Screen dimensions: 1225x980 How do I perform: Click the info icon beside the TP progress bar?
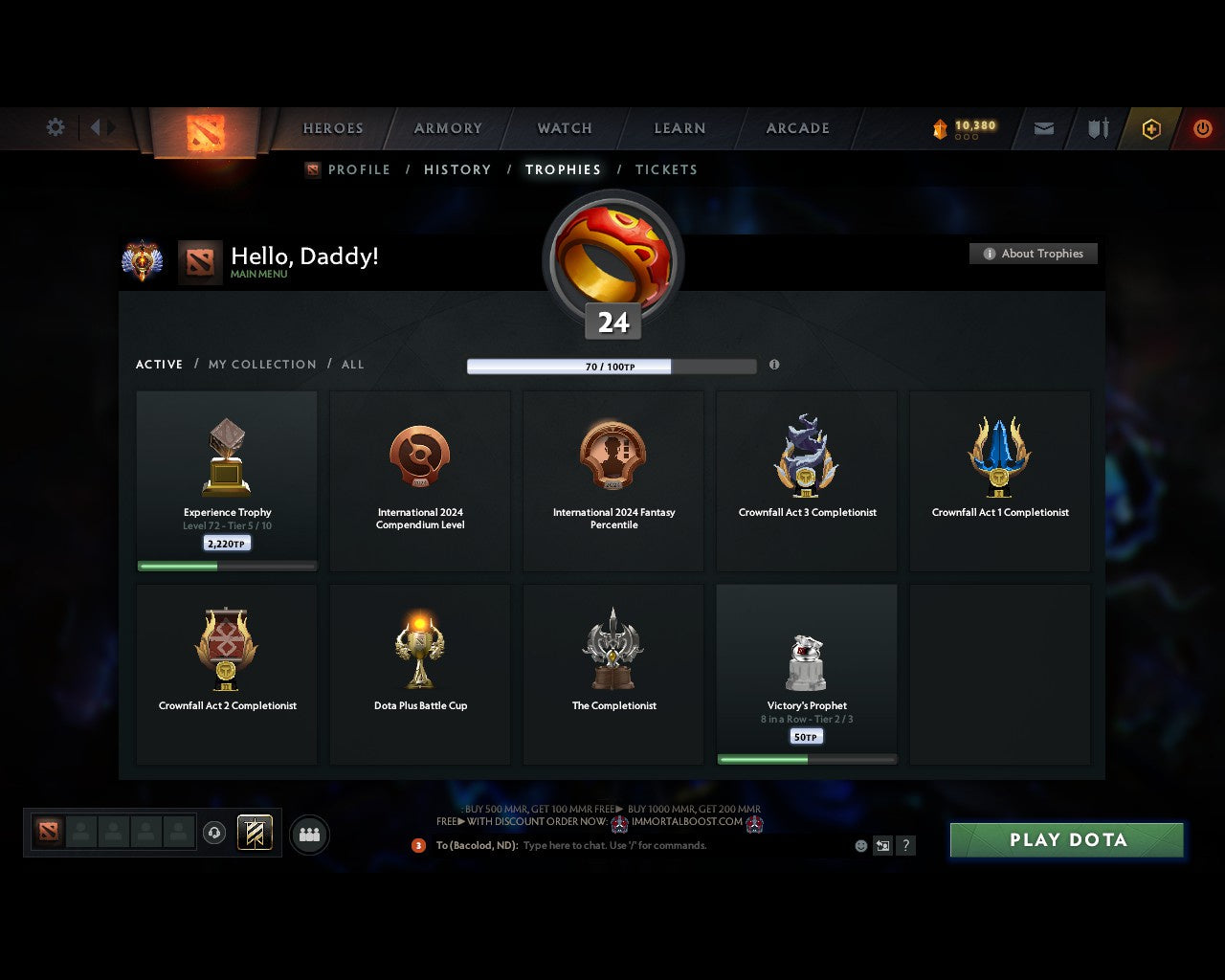tap(775, 366)
